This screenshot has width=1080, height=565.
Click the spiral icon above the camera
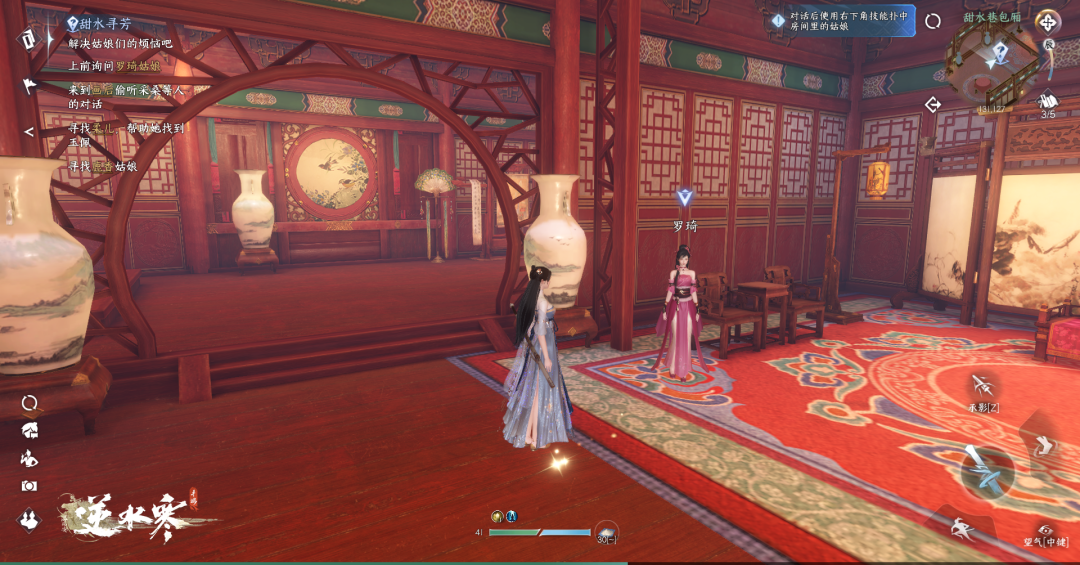click(x=30, y=403)
